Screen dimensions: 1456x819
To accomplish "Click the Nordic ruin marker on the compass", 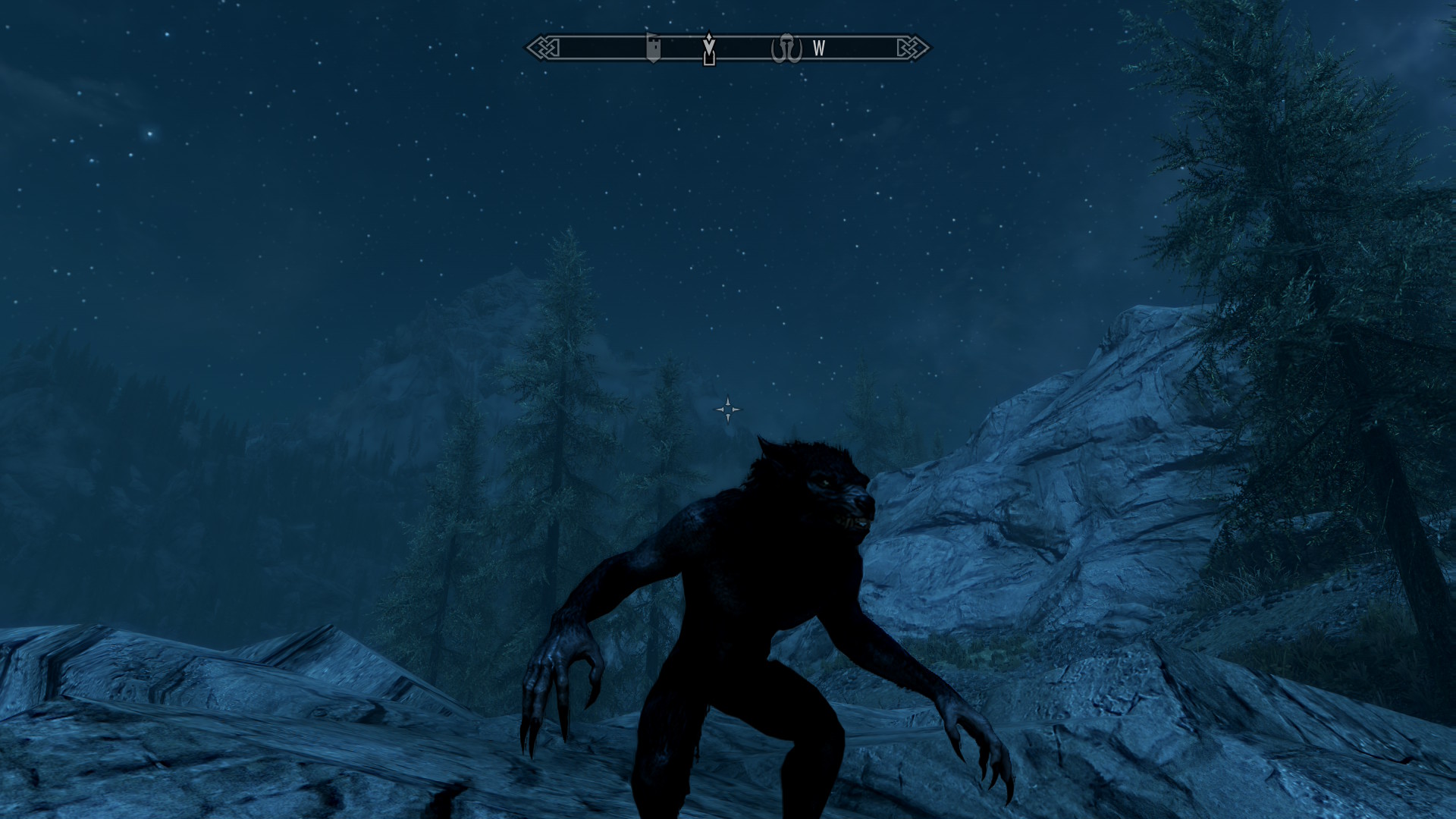I will click(x=786, y=49).
